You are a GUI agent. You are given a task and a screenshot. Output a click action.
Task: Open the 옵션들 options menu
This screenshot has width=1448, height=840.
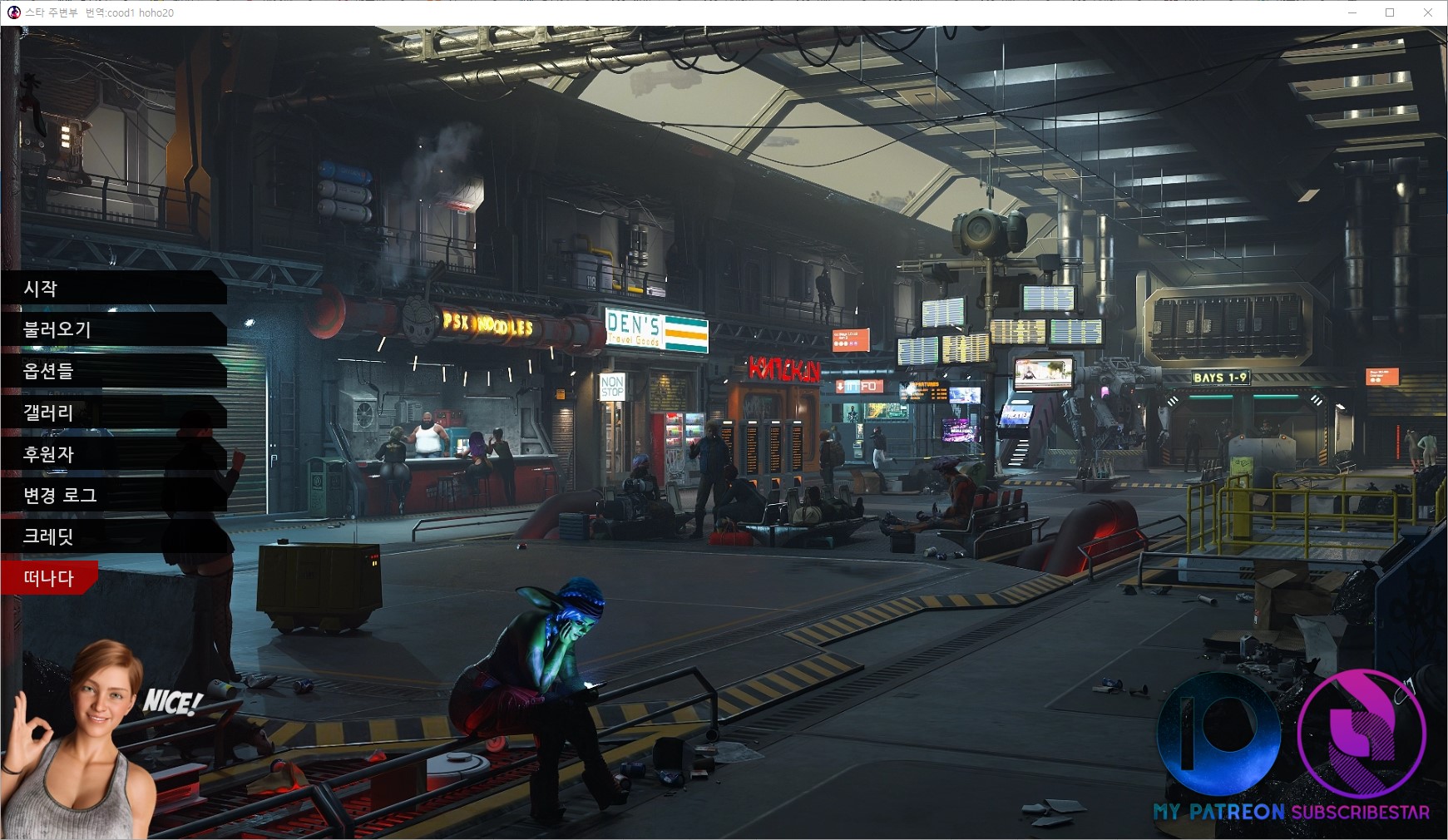pyautogui.click(x=48, y=371)
